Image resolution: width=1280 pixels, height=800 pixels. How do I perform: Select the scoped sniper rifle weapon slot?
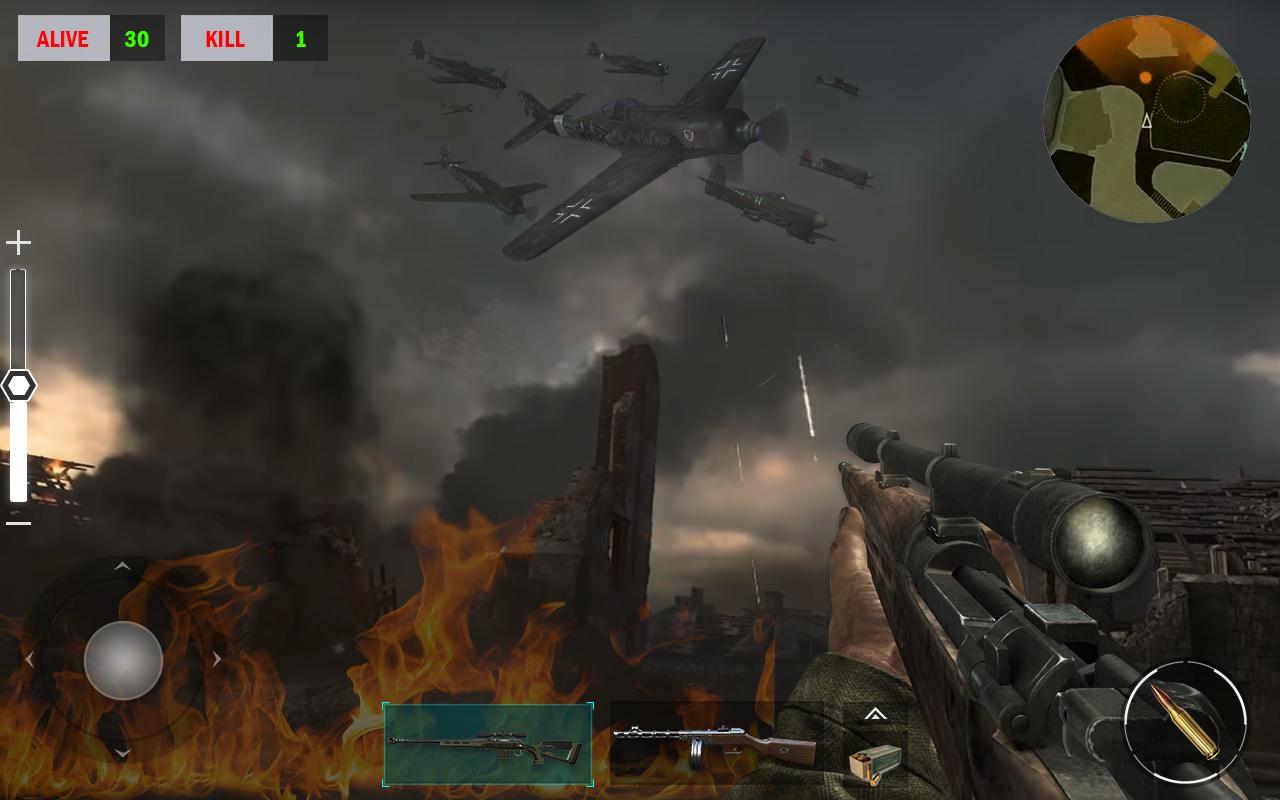point(487,744)
